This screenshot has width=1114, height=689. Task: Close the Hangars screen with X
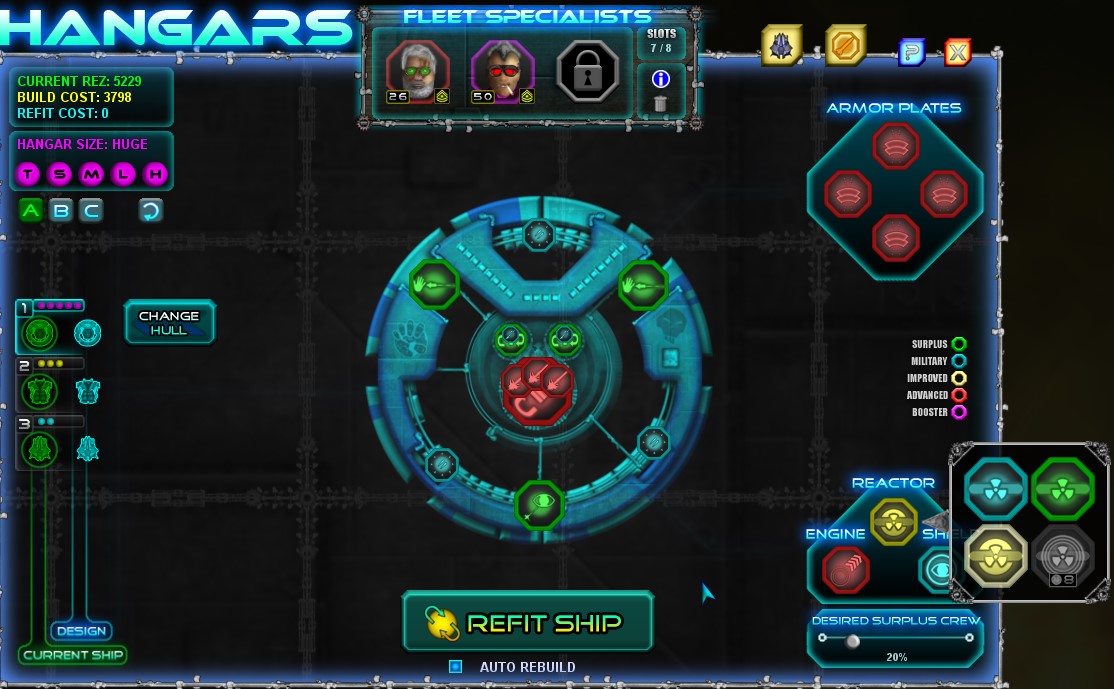click(957, 52)
